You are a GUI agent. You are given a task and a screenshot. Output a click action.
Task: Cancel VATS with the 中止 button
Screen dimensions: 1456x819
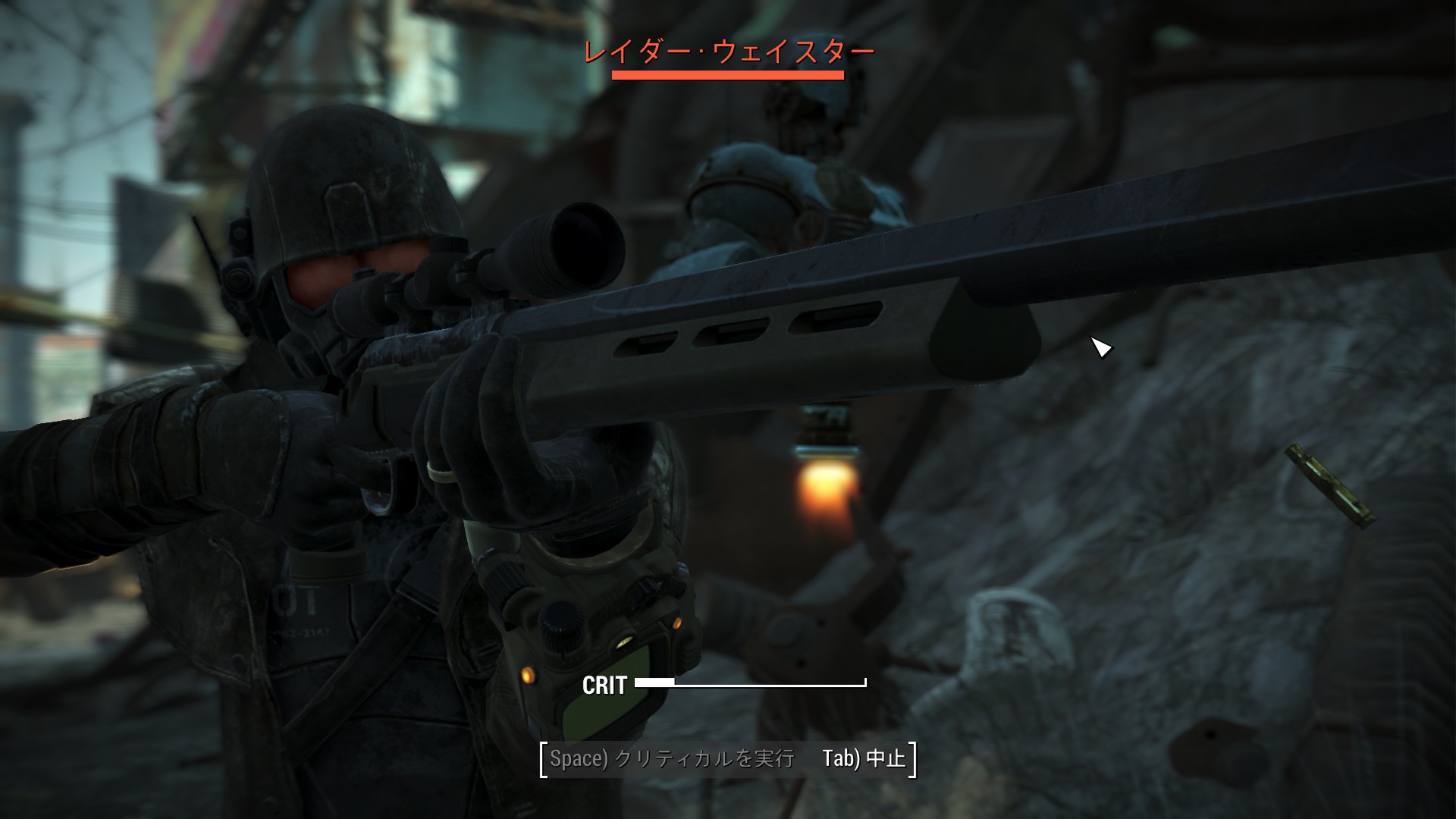coord(864,759)
